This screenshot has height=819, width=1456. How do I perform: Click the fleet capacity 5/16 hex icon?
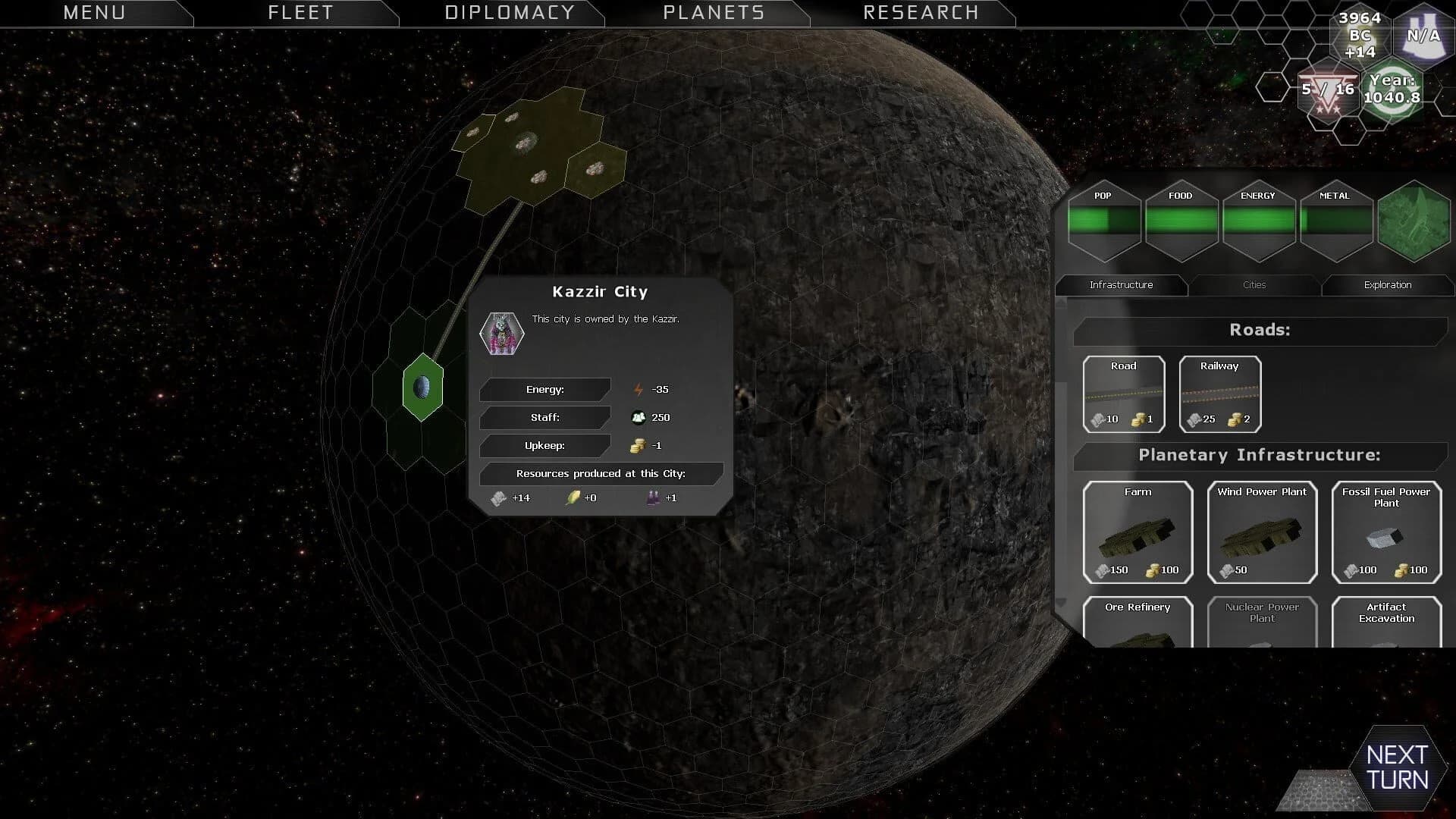pos(1326,89)
